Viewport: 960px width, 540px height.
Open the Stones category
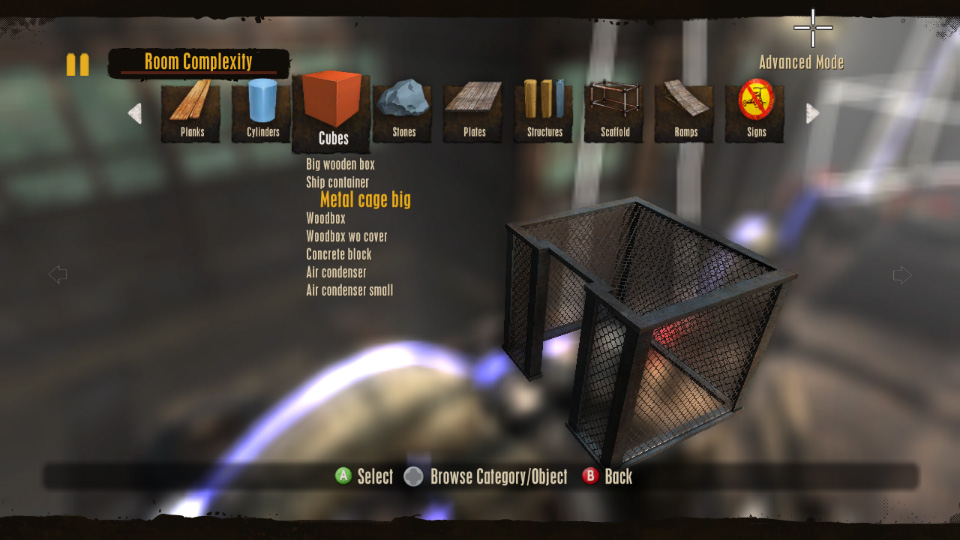pyautogui.click(x=403, y=110)
